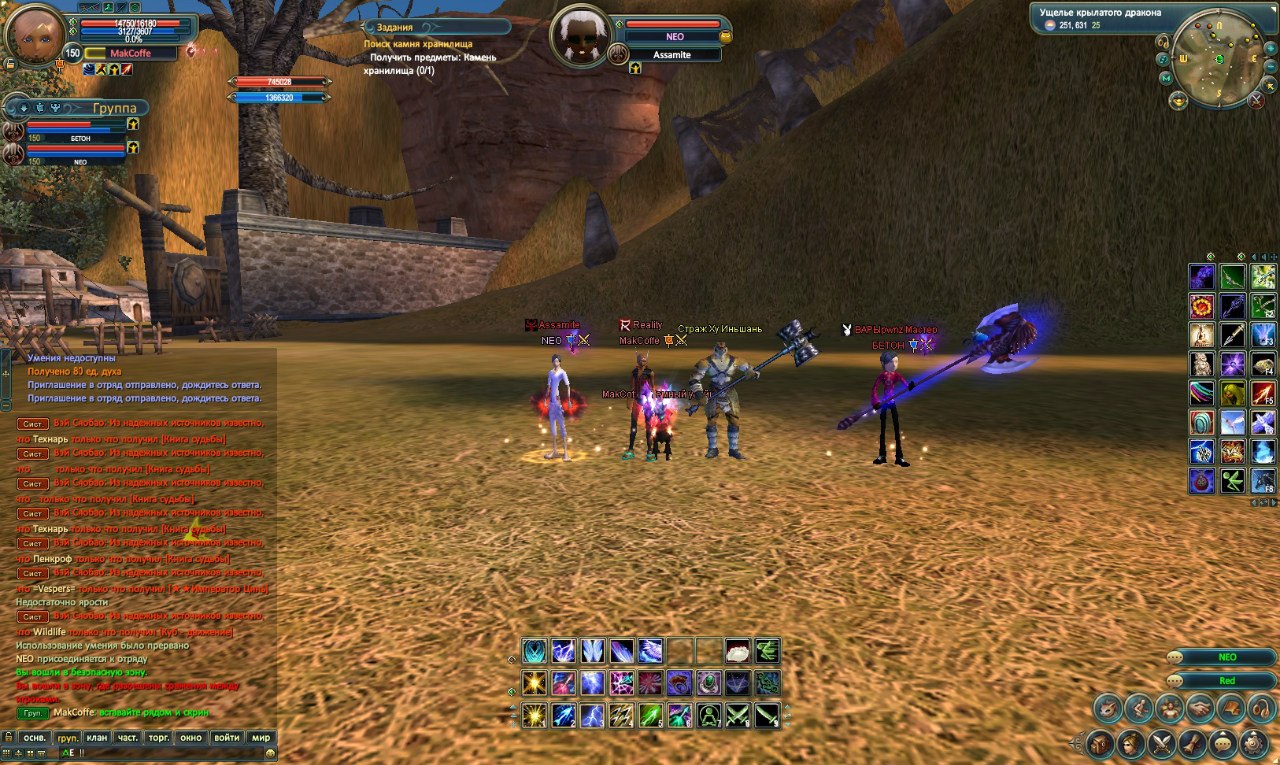Open the crossed swords skills menu

[1162, 744]
